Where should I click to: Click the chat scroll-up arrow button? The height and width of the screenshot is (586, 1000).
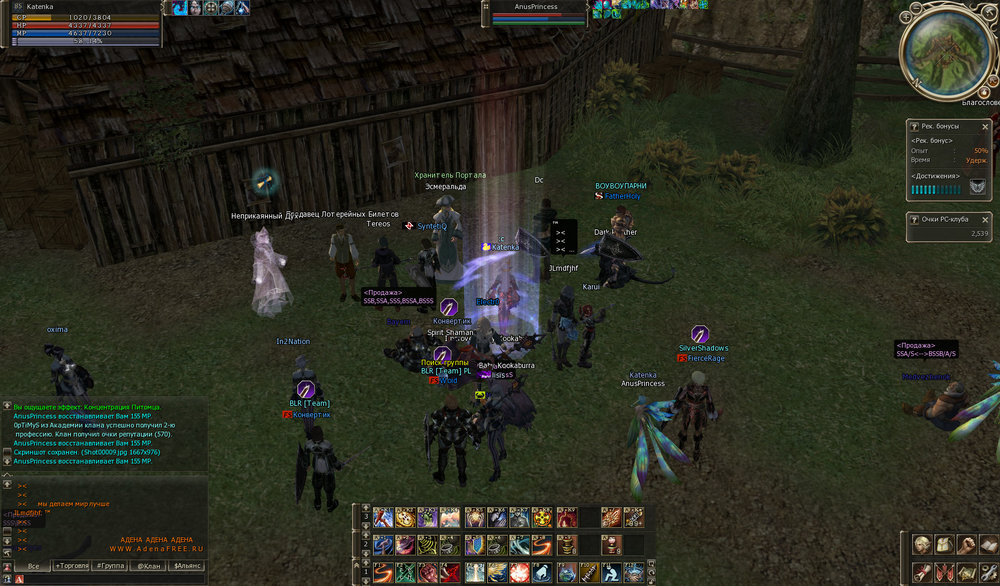click(x=7, y=483)
